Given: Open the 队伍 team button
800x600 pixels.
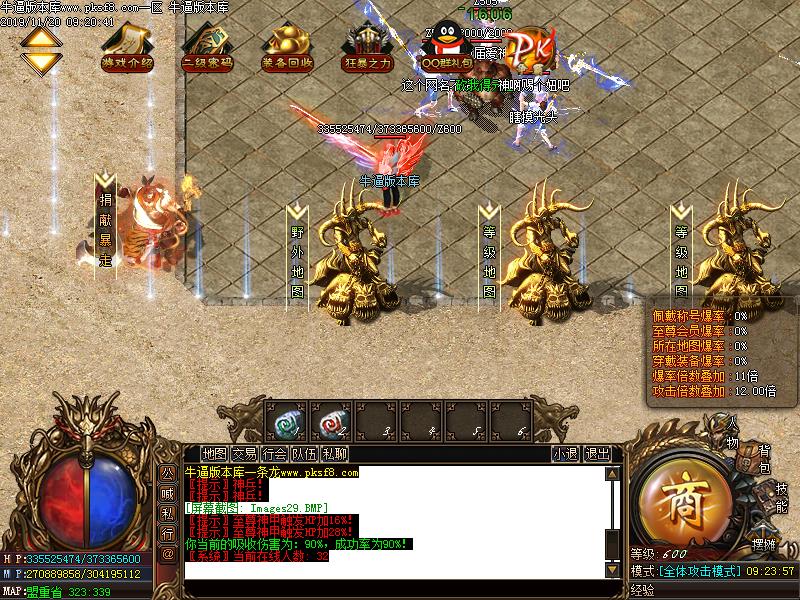Looking at the screenshot, I should coord(305,453).
